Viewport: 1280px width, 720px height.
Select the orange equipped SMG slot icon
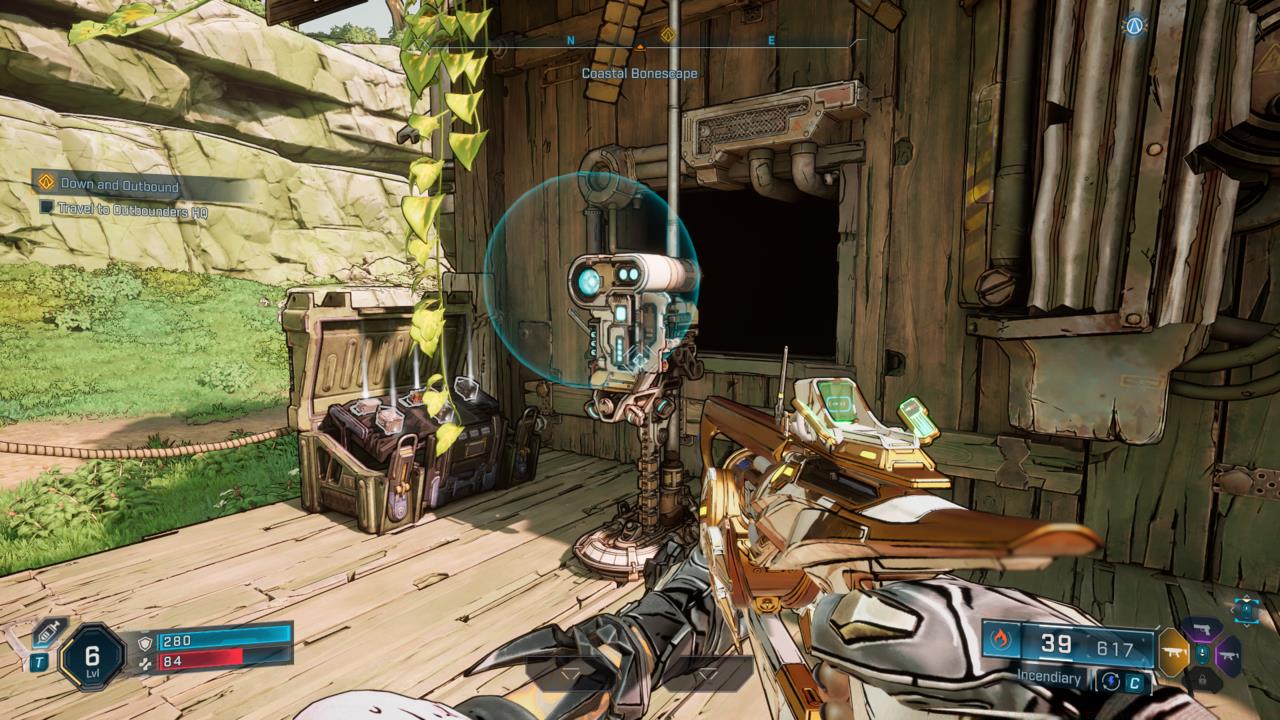tap(1172, 652)
